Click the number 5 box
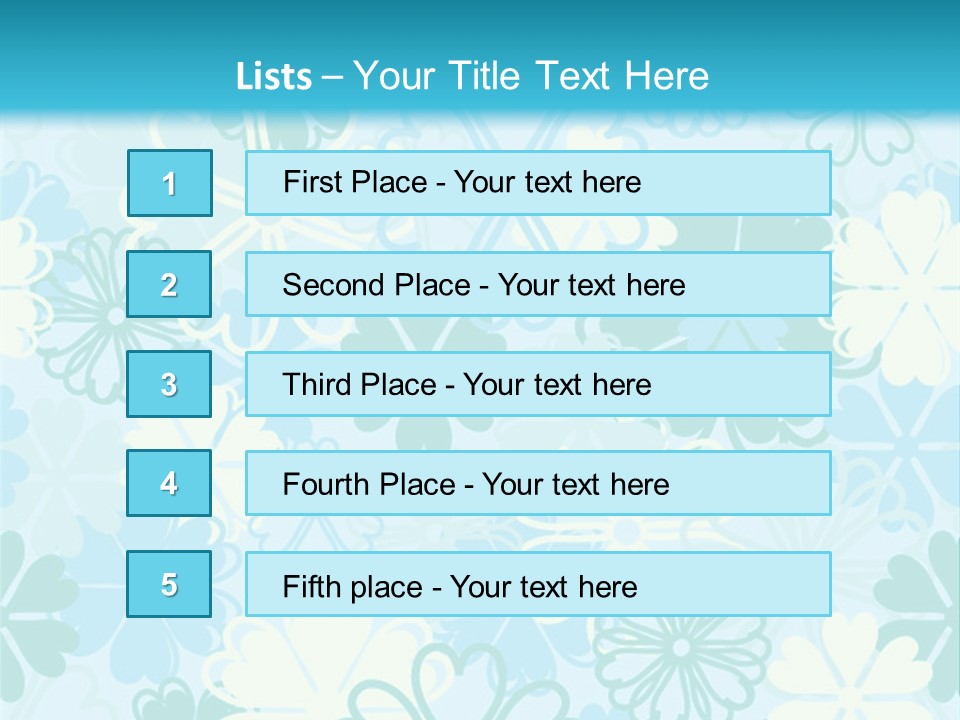 (169, 584)
